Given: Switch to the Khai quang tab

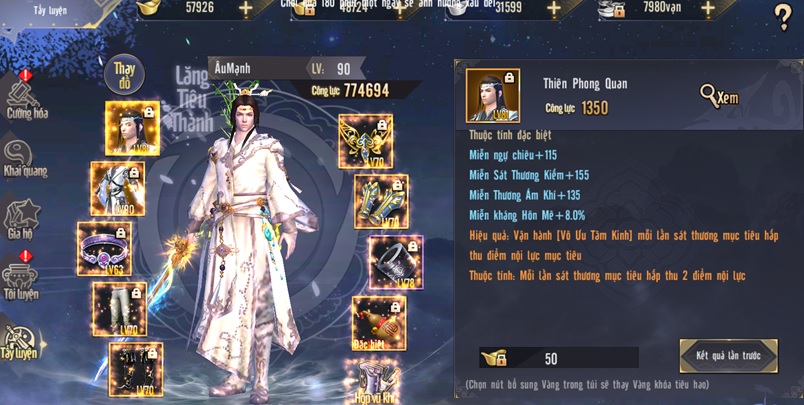Looking at the screenshot, I should pyautogui.click(x=25, y=158).
